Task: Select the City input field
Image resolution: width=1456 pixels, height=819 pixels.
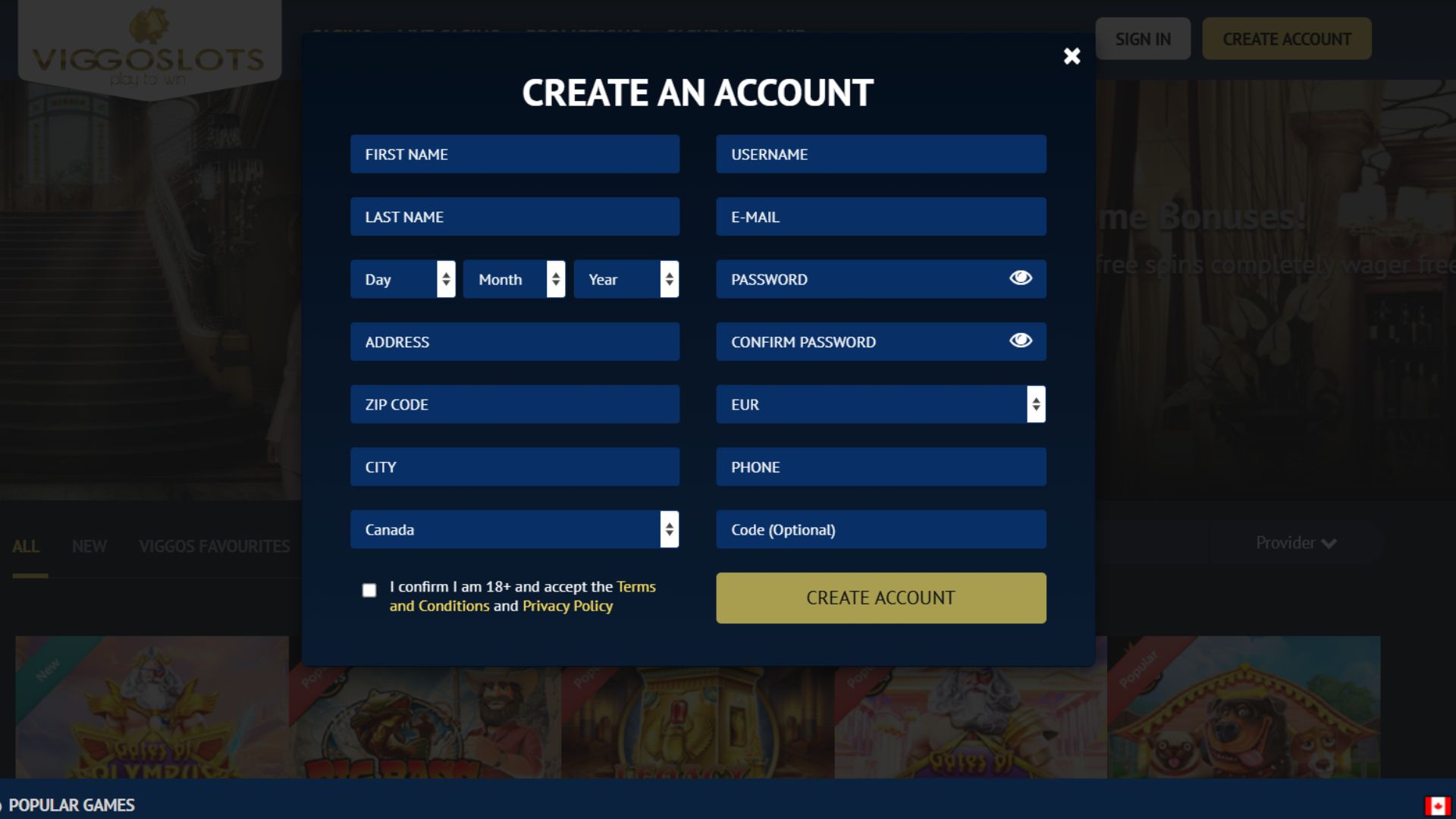Action: pyautogui.click(x=514, y=467)
